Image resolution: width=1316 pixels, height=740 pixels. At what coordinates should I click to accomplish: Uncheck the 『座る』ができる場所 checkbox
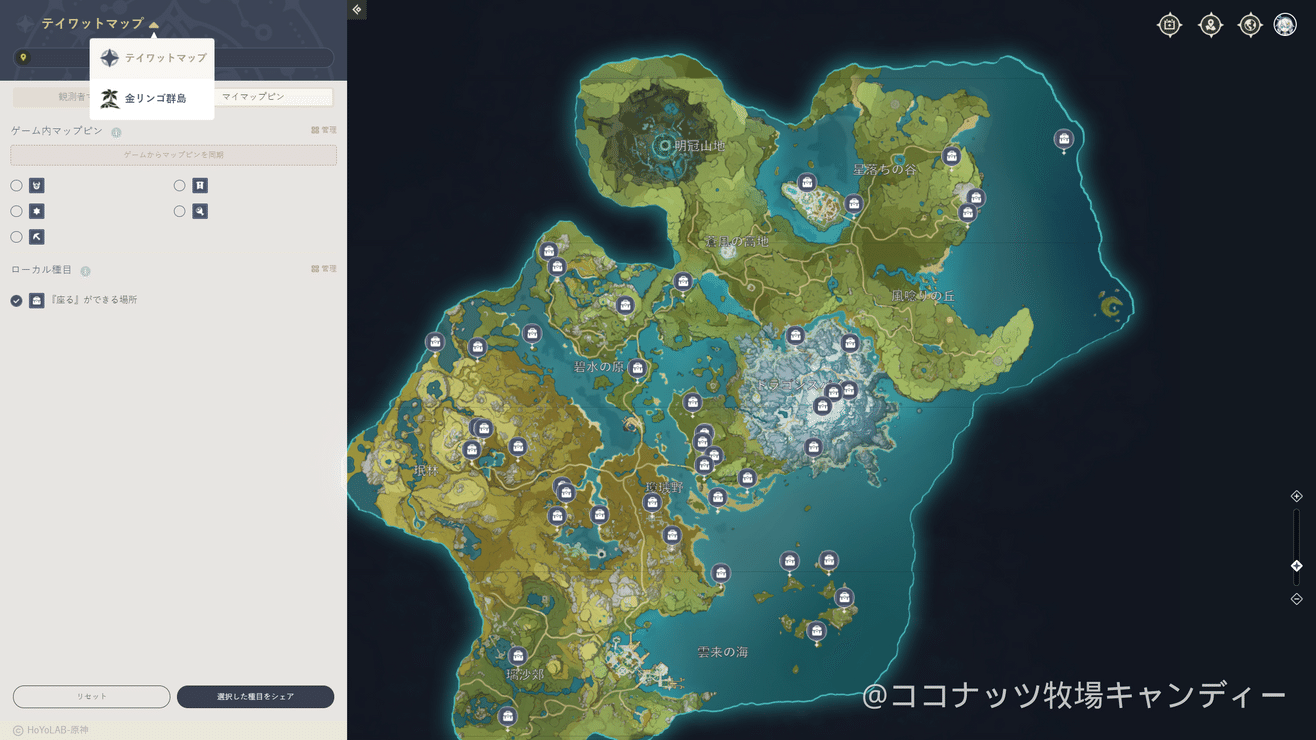coord(14,299)
